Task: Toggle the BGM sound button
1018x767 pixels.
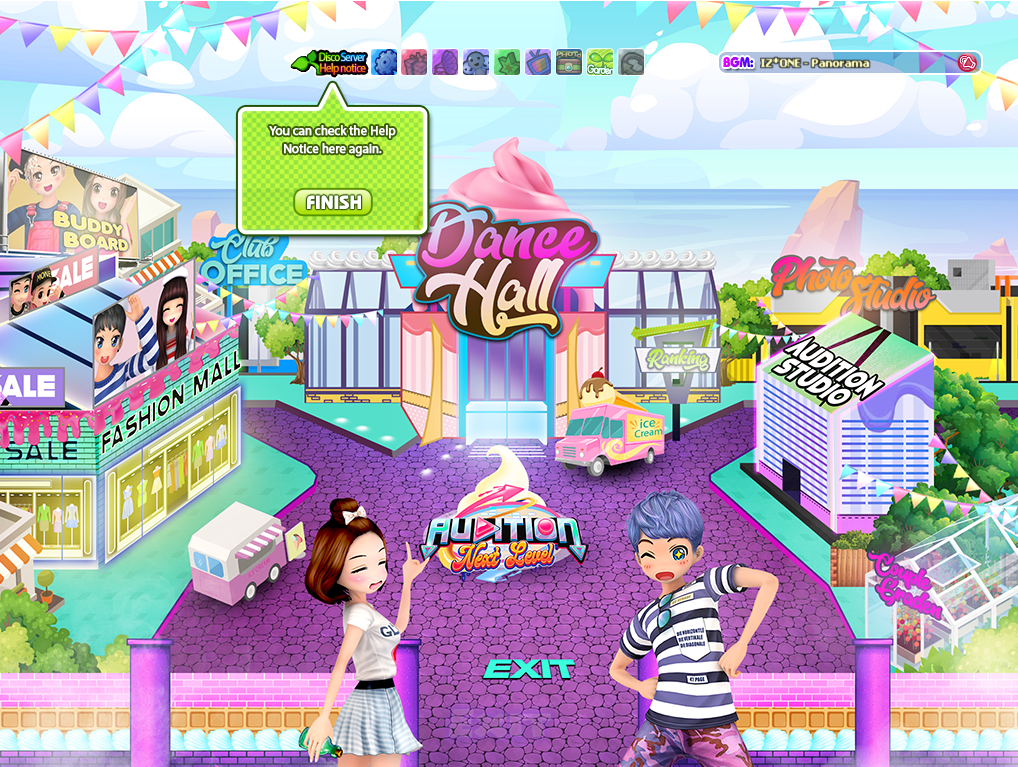Action: tap(967, 63)
